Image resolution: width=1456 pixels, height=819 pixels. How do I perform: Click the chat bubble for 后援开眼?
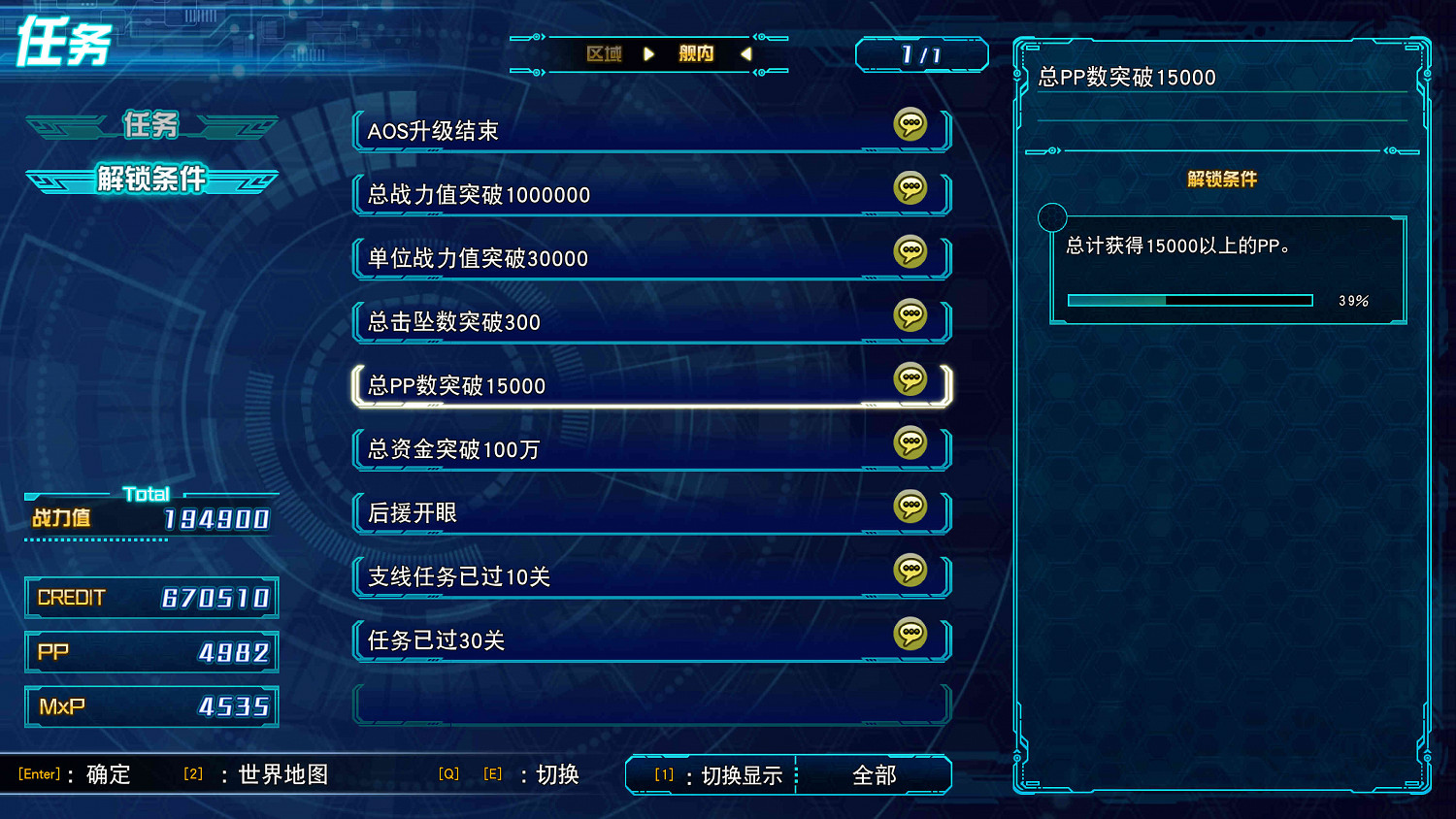pyautogui.click(x=910, y=508)
